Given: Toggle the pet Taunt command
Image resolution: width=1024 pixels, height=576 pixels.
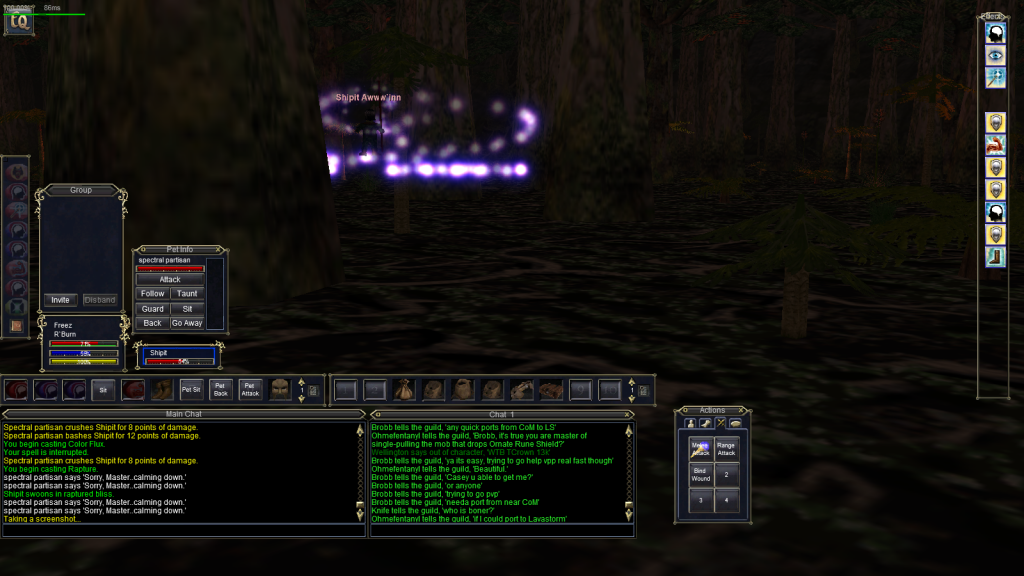Looking at the screenshot, I should pyautogui.click(x=186, y=294).
